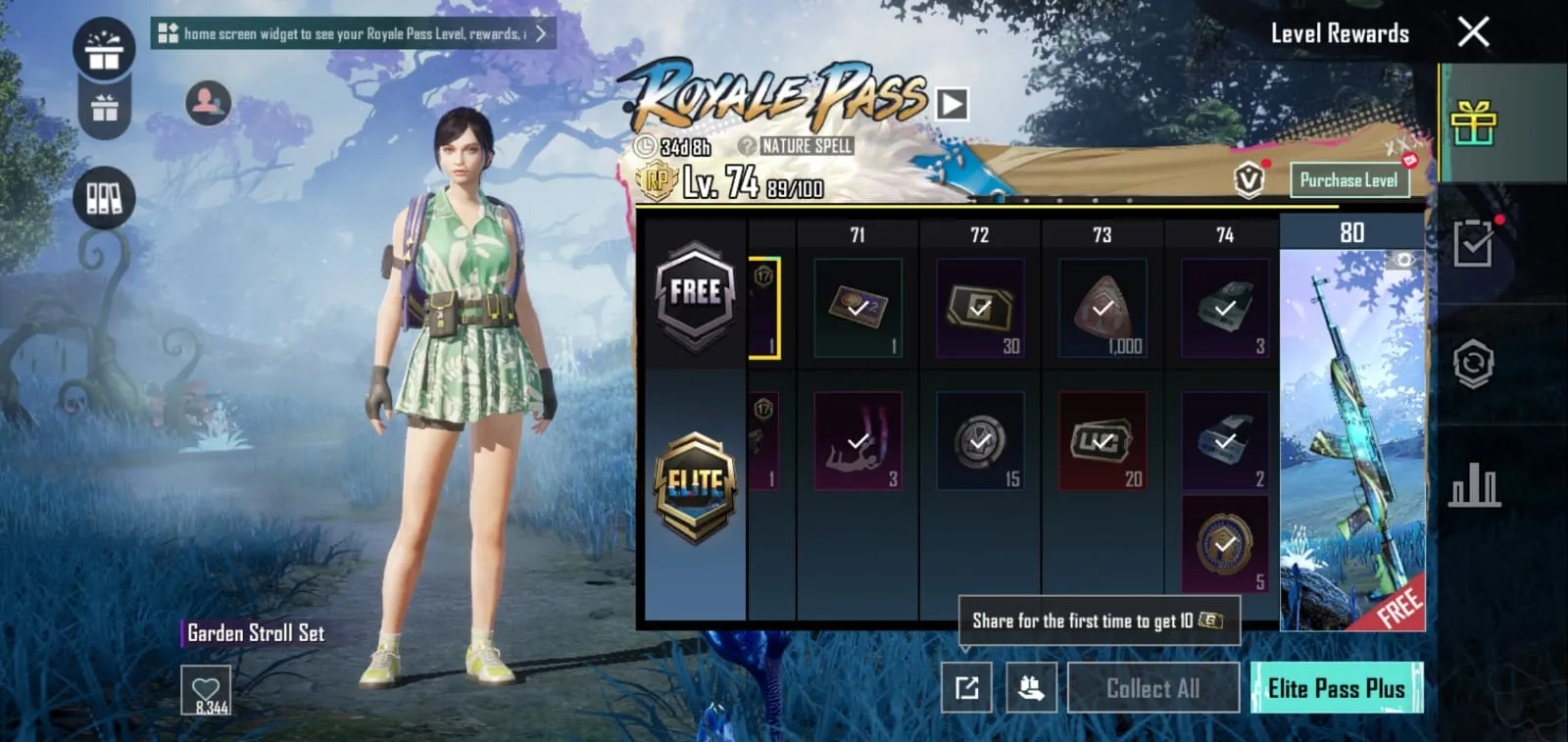The image size is (1568, 742).
Task: Open the RP emblem shield icon in sidebar
Action: click(1471, 361)
